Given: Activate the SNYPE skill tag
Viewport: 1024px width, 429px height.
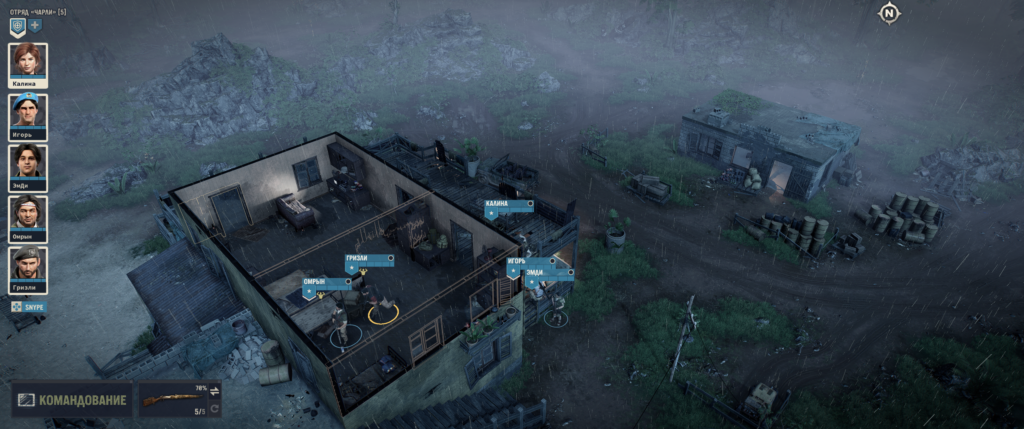Looking at the screenshot, I should point(28,307).
